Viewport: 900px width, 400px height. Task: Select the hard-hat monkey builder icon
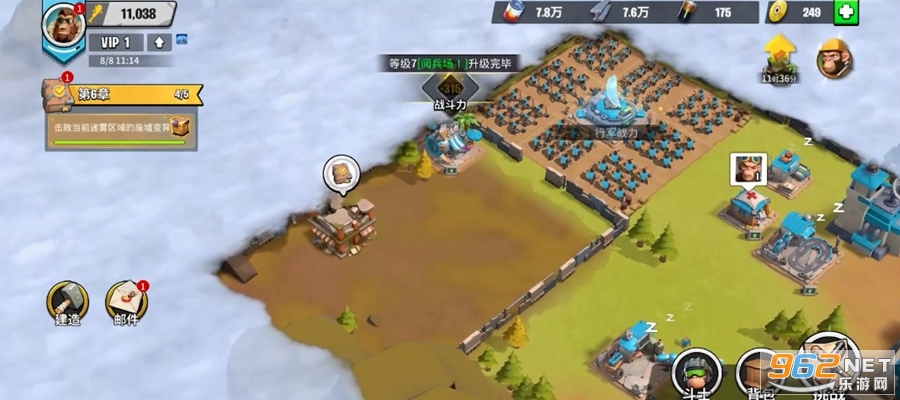click(834, 59)
